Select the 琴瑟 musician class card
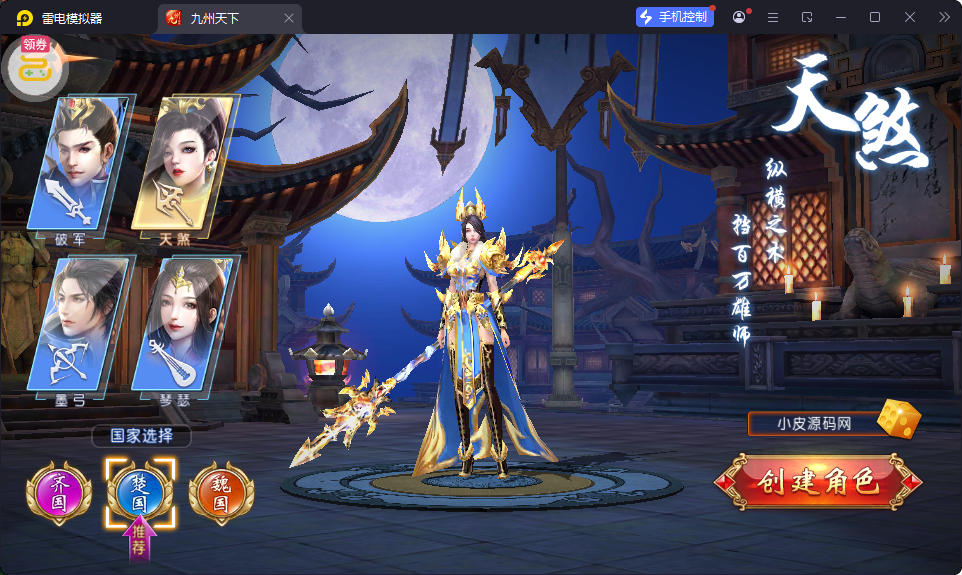The width and height of the screenshot is (962, 575). [x=183, y=324]
